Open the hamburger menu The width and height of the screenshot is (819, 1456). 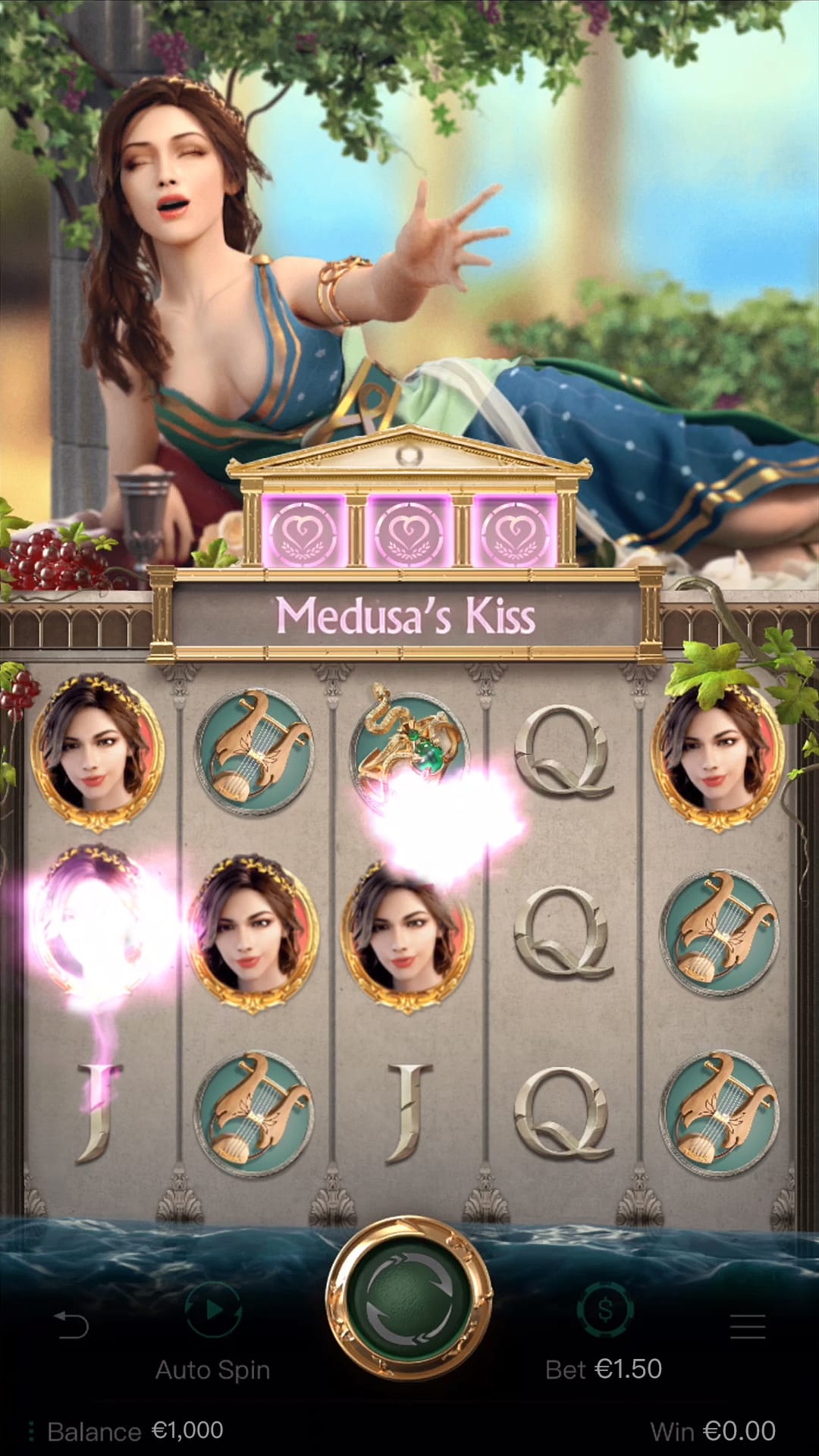(747, 1326)
